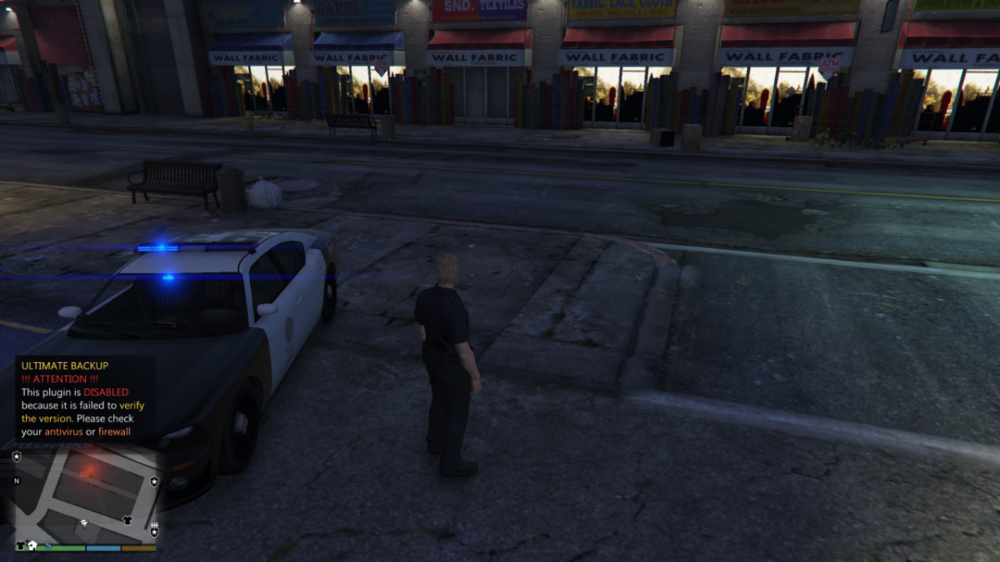This screenshot has height=562, width=1000.
Task: Select the blue S blip on minimap
Action: 47,546
